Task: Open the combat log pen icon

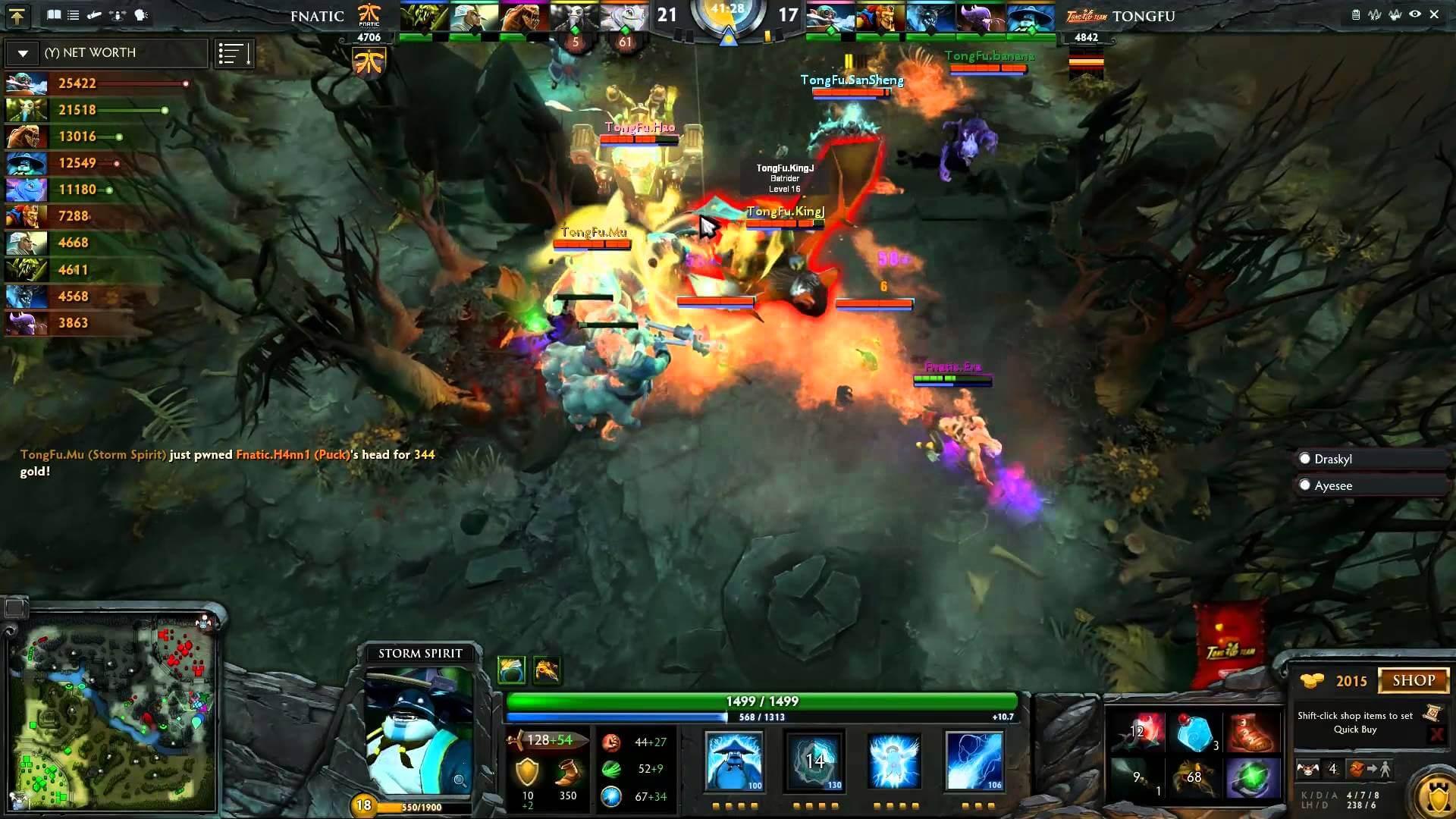Action: [x=95, y=14]
